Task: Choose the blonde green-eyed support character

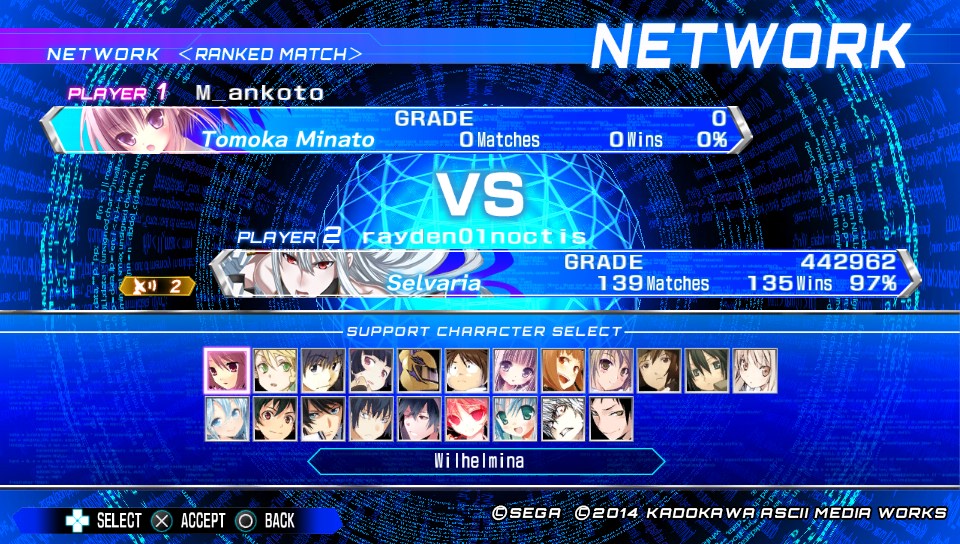Action: point(274,370)
